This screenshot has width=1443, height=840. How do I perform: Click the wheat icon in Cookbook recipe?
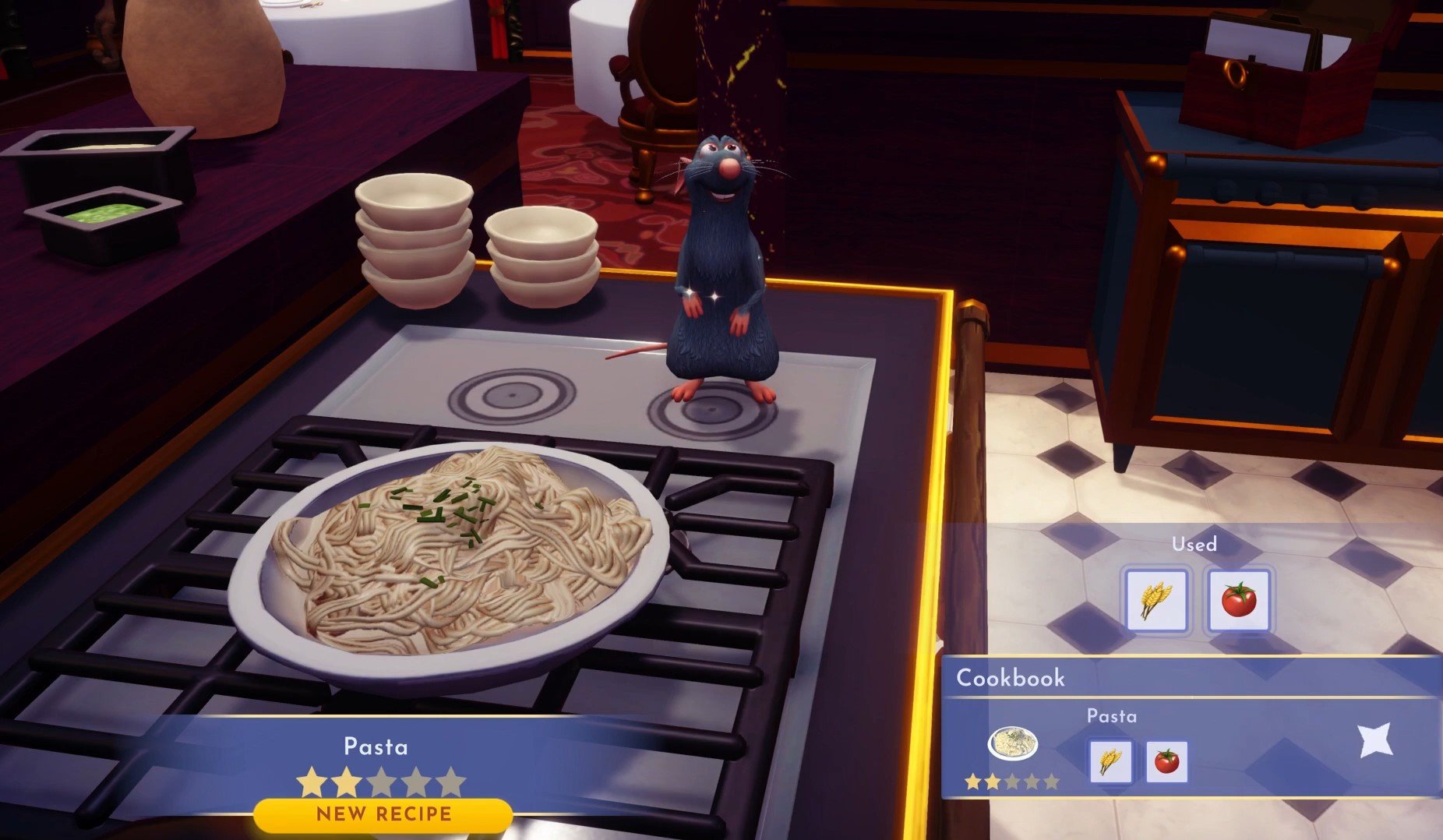pyautogui.click(x=1110, y=761)
